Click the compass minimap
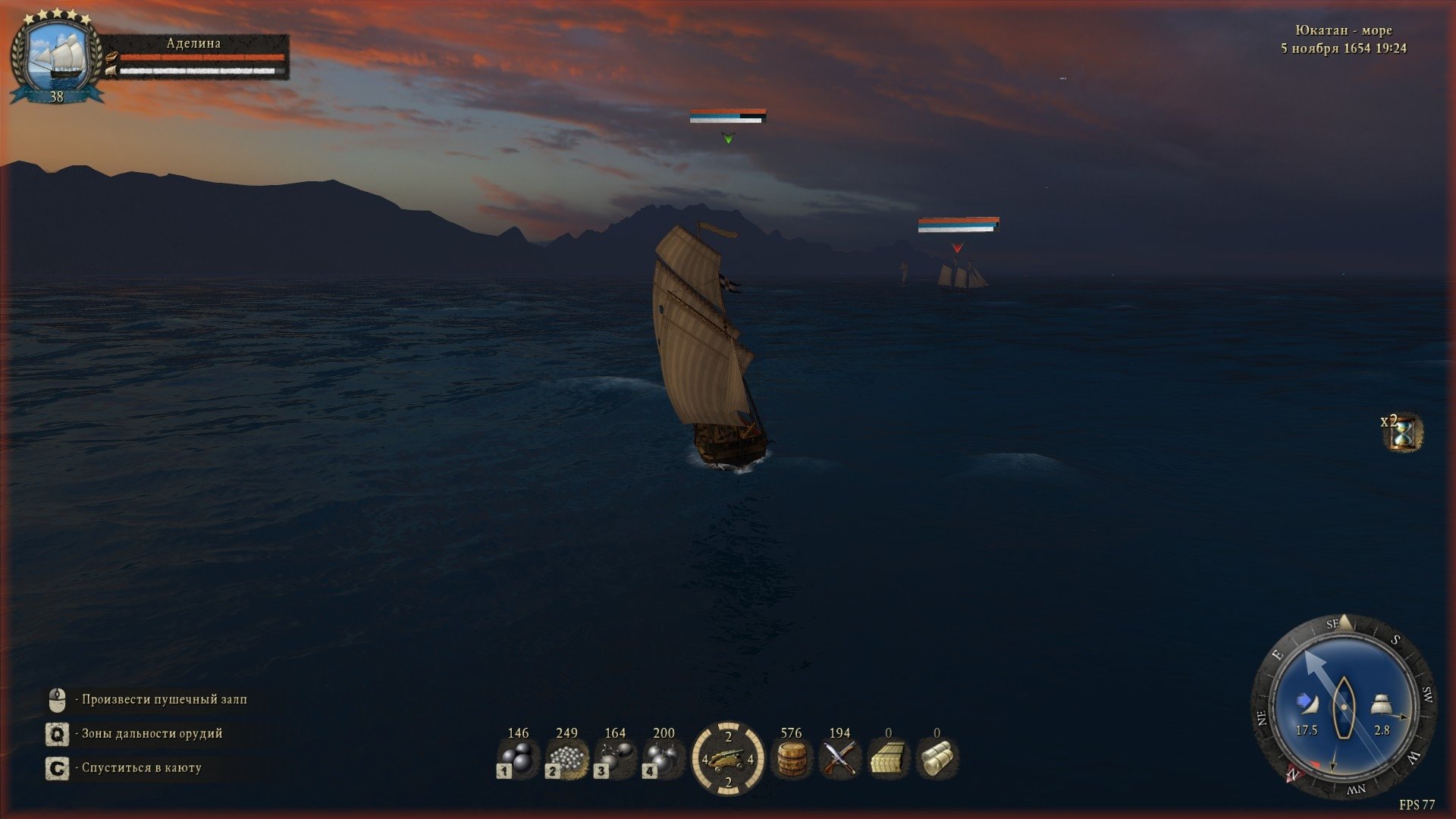1456x819 pixels. [1344, 707]
